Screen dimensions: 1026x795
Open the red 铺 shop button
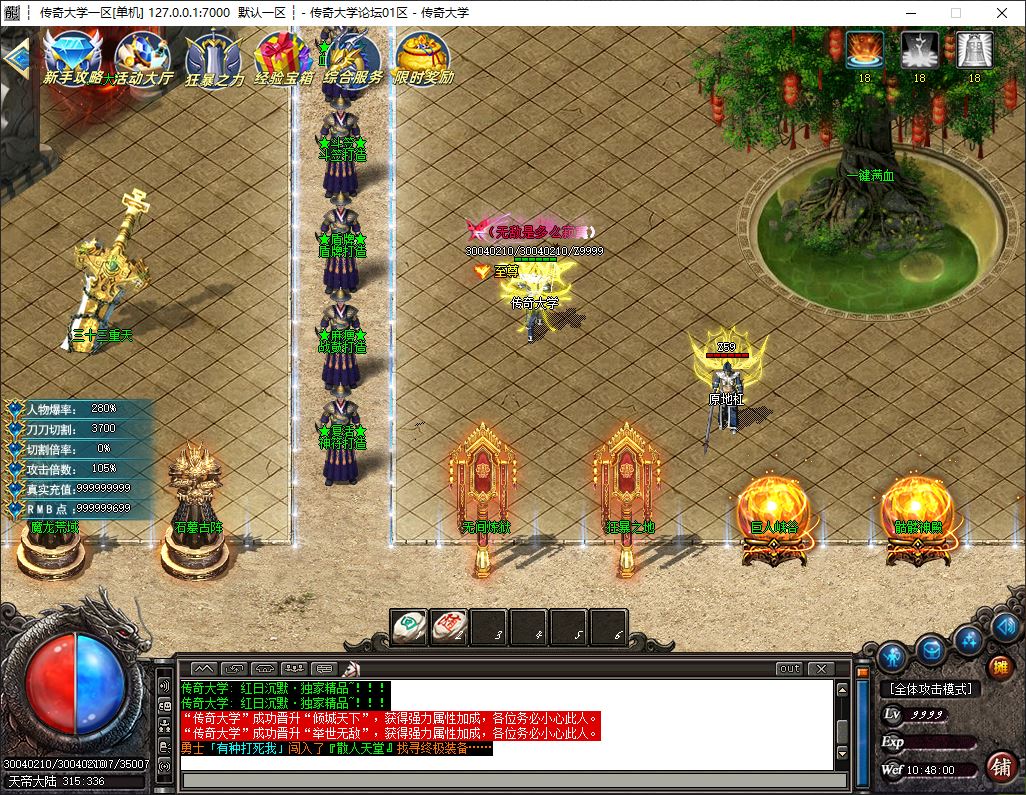pyautogui.click(x=998, y=766)
